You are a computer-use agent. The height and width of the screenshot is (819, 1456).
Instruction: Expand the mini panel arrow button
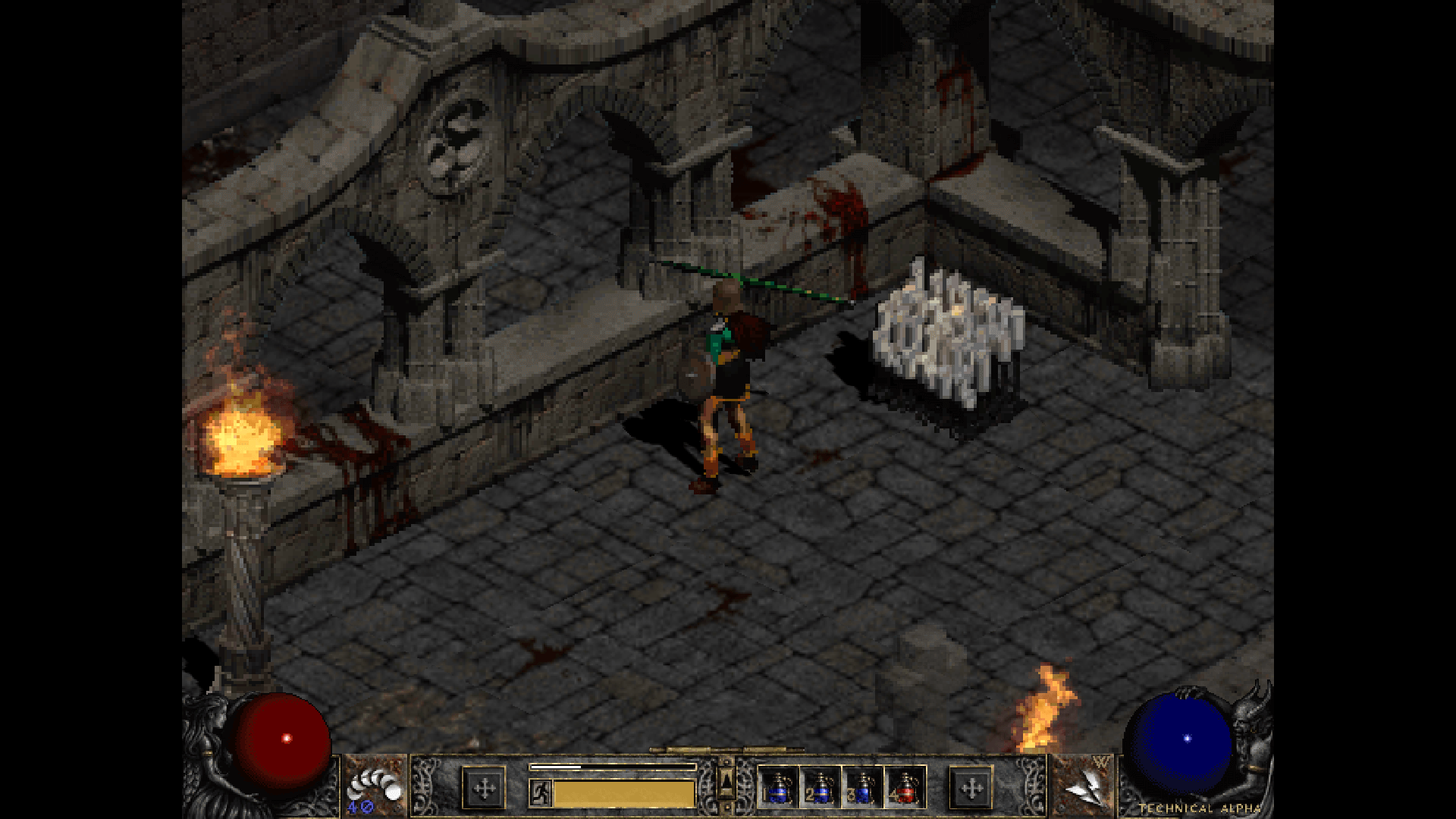coord(726,781)
